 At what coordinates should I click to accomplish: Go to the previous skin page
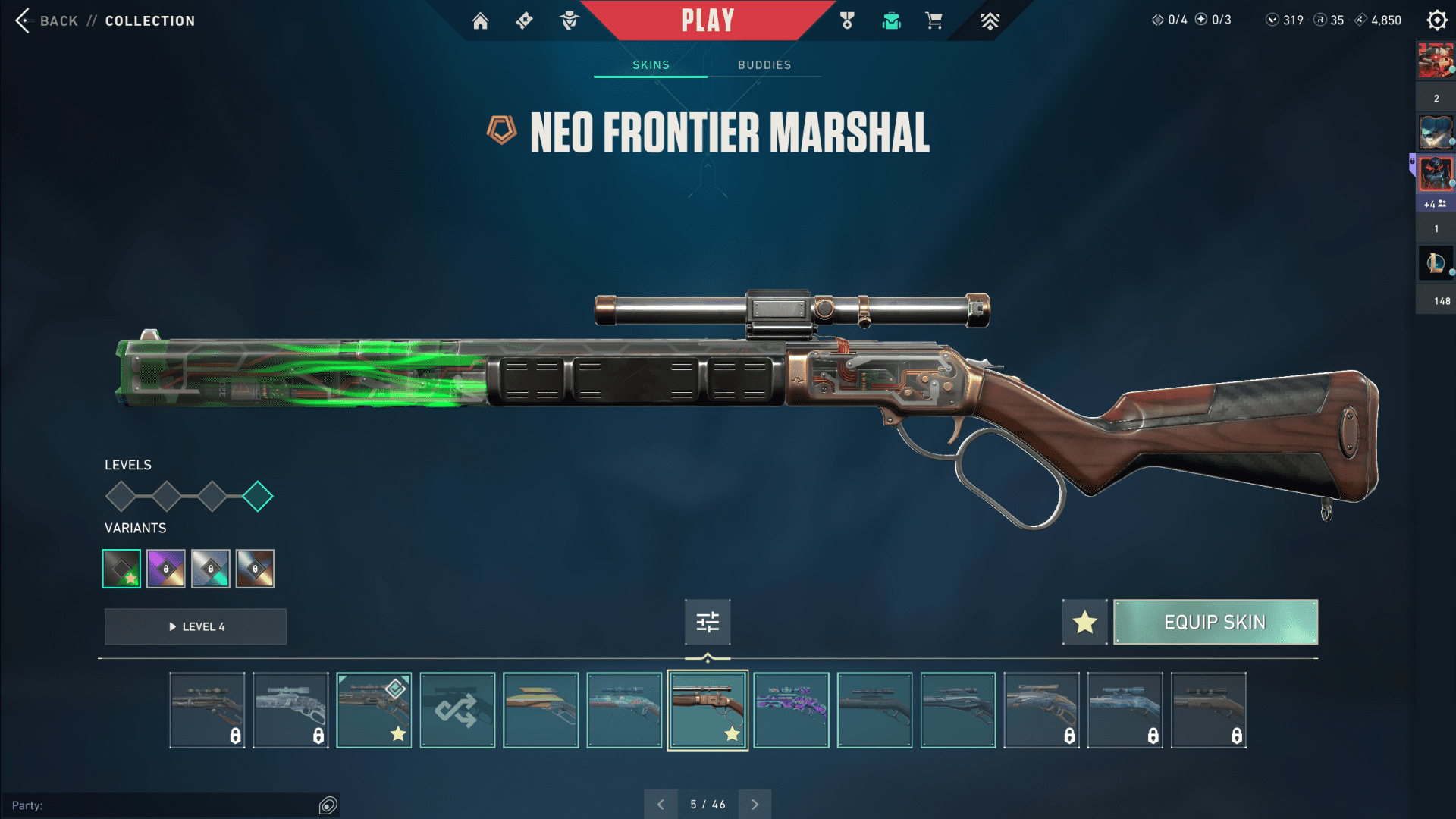pyautogui.click(x=661, y=805)
